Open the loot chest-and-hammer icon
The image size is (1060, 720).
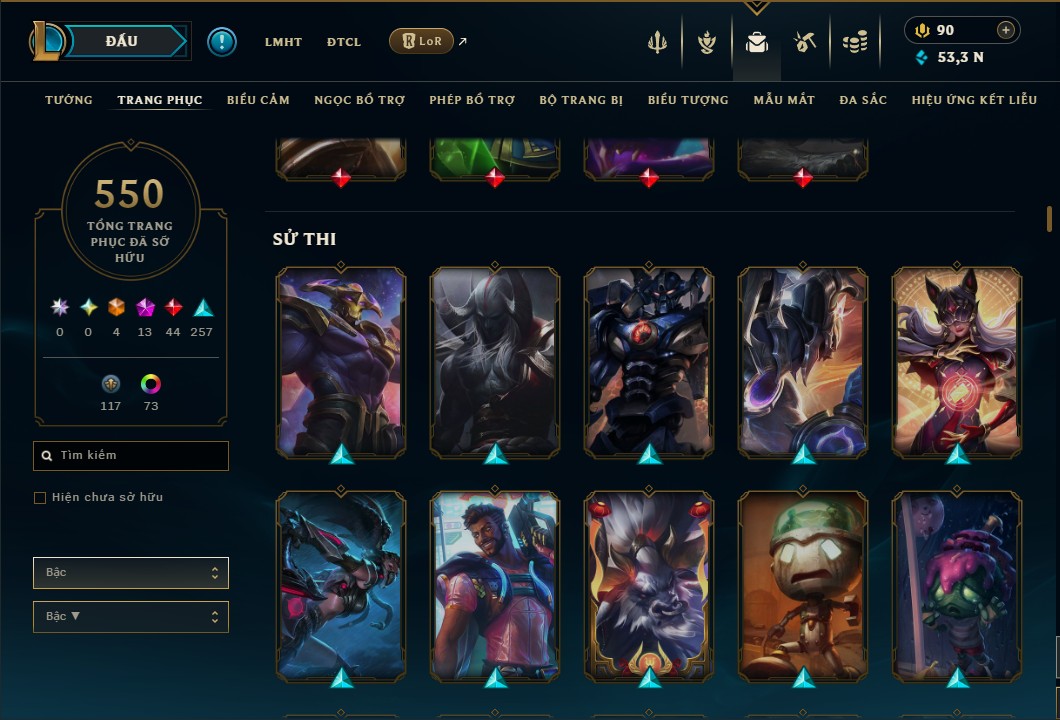click(805, 42)
